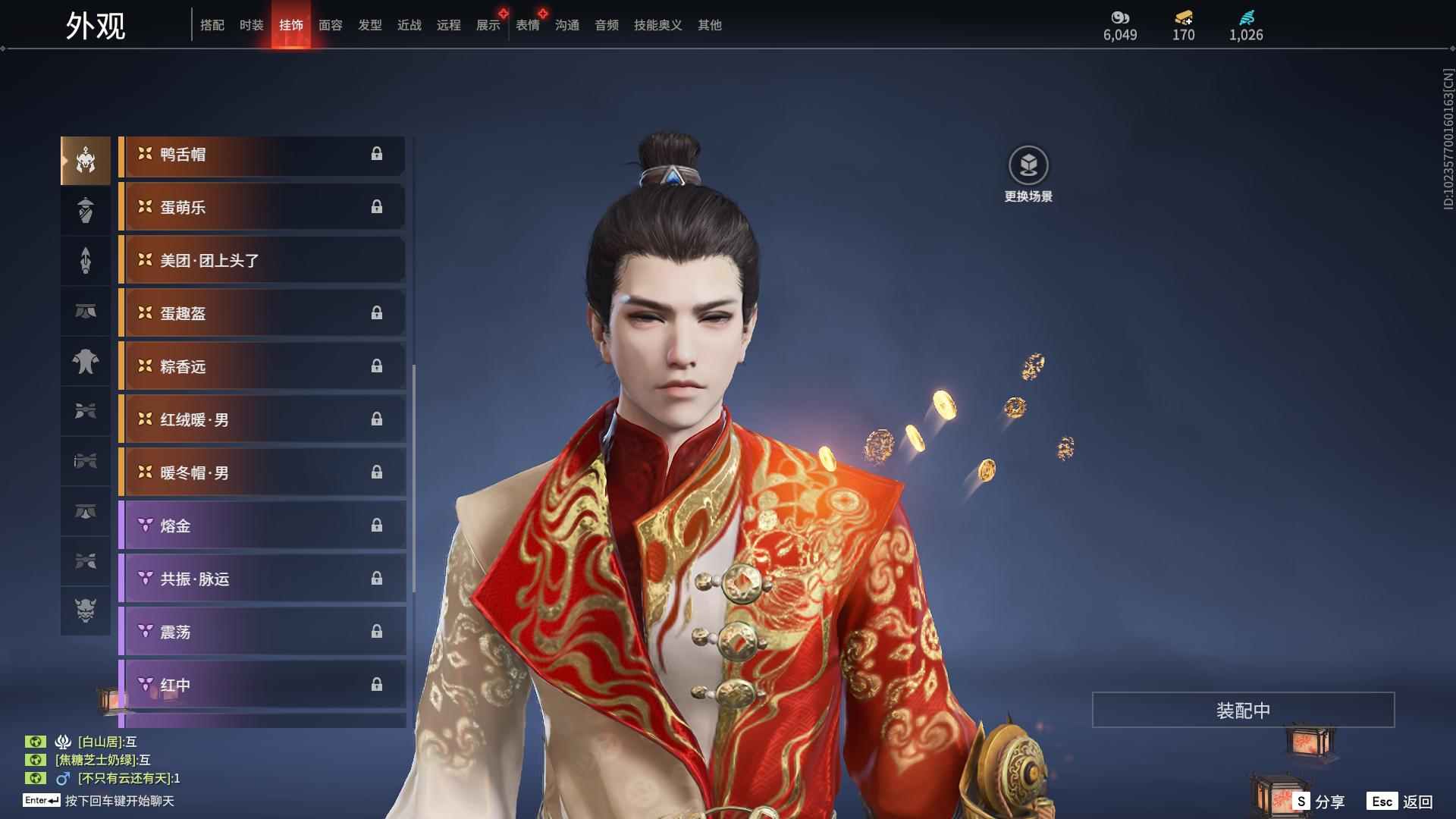This screenshot has height=819, width=1456.
Task: Click the 装配中 button
Action: (x=1242, y=710)
